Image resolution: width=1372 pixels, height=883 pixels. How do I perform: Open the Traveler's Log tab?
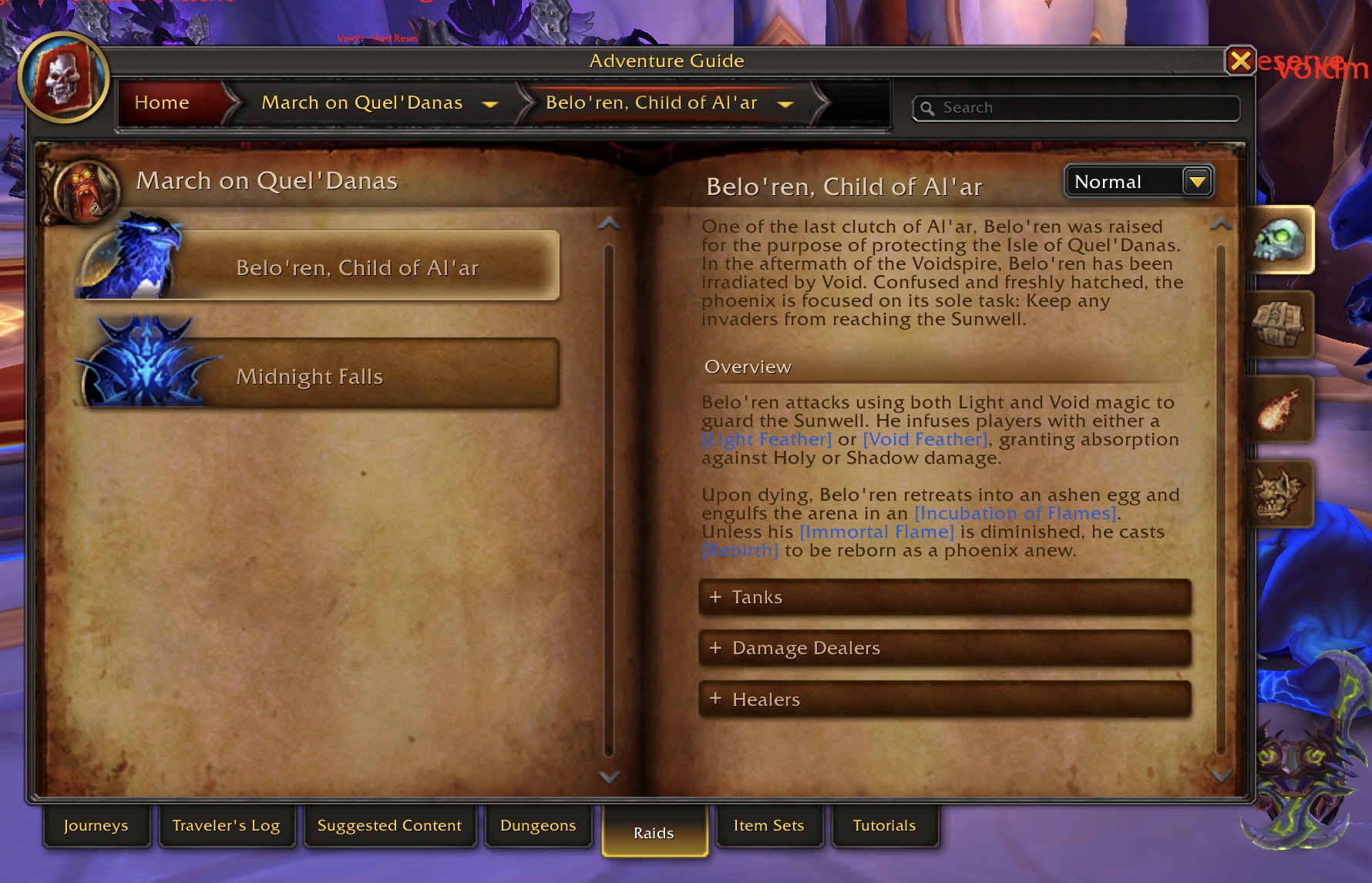click(226, 825)
